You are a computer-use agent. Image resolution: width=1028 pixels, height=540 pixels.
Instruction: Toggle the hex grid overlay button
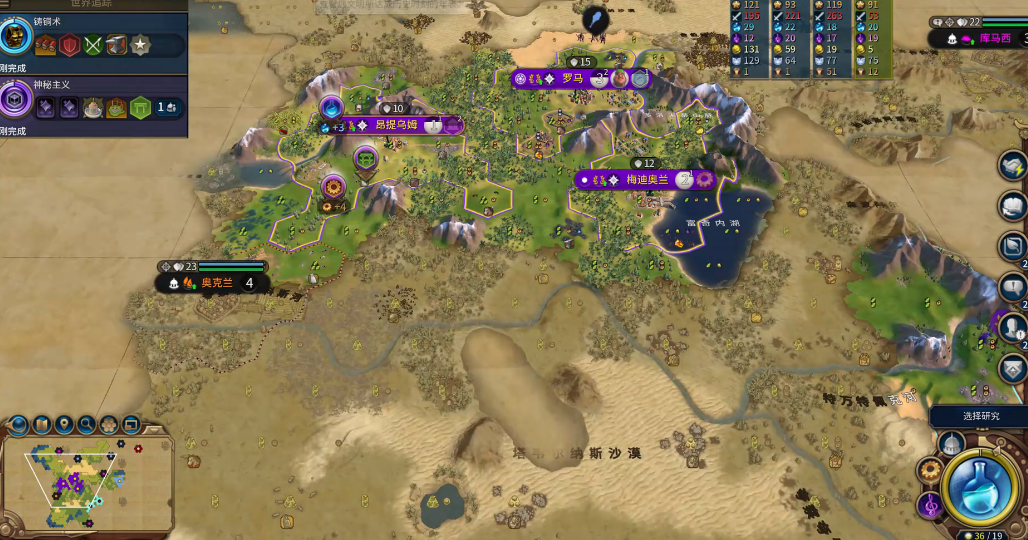click(108, 425)
